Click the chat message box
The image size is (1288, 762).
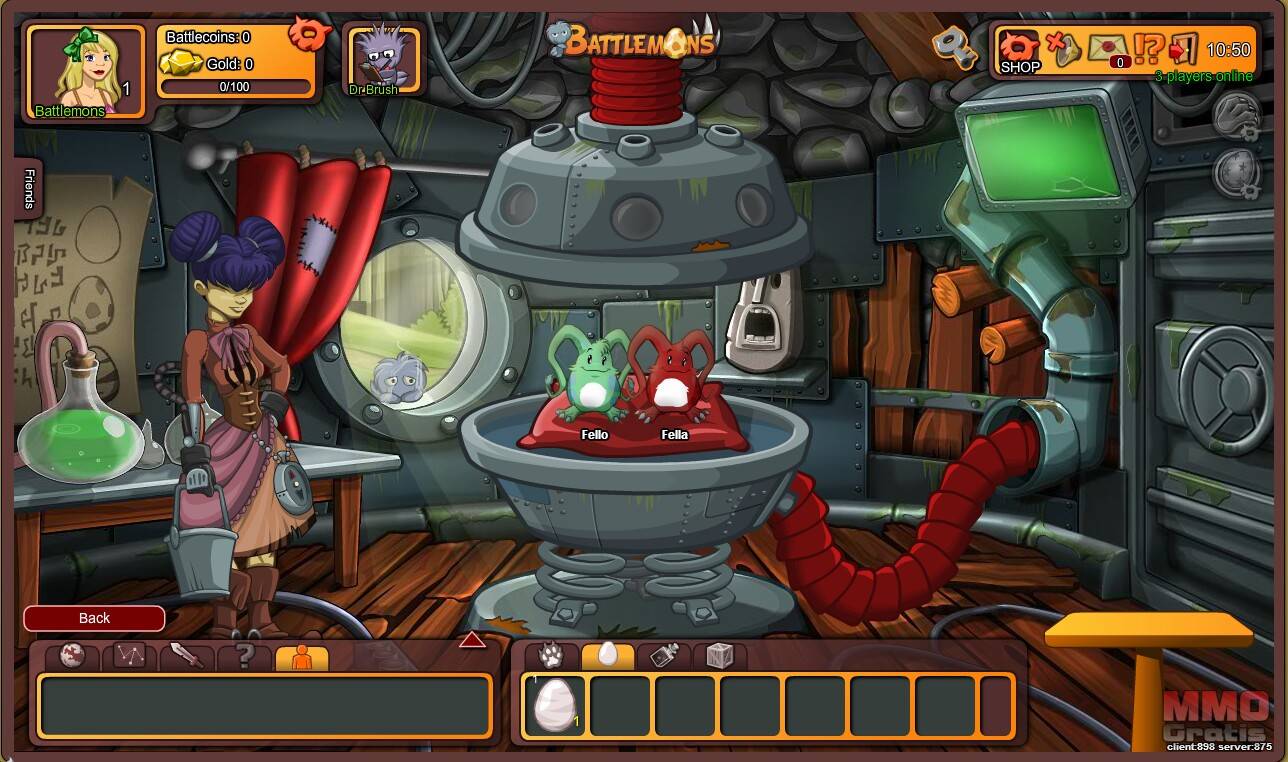click(x=265, y=705)
